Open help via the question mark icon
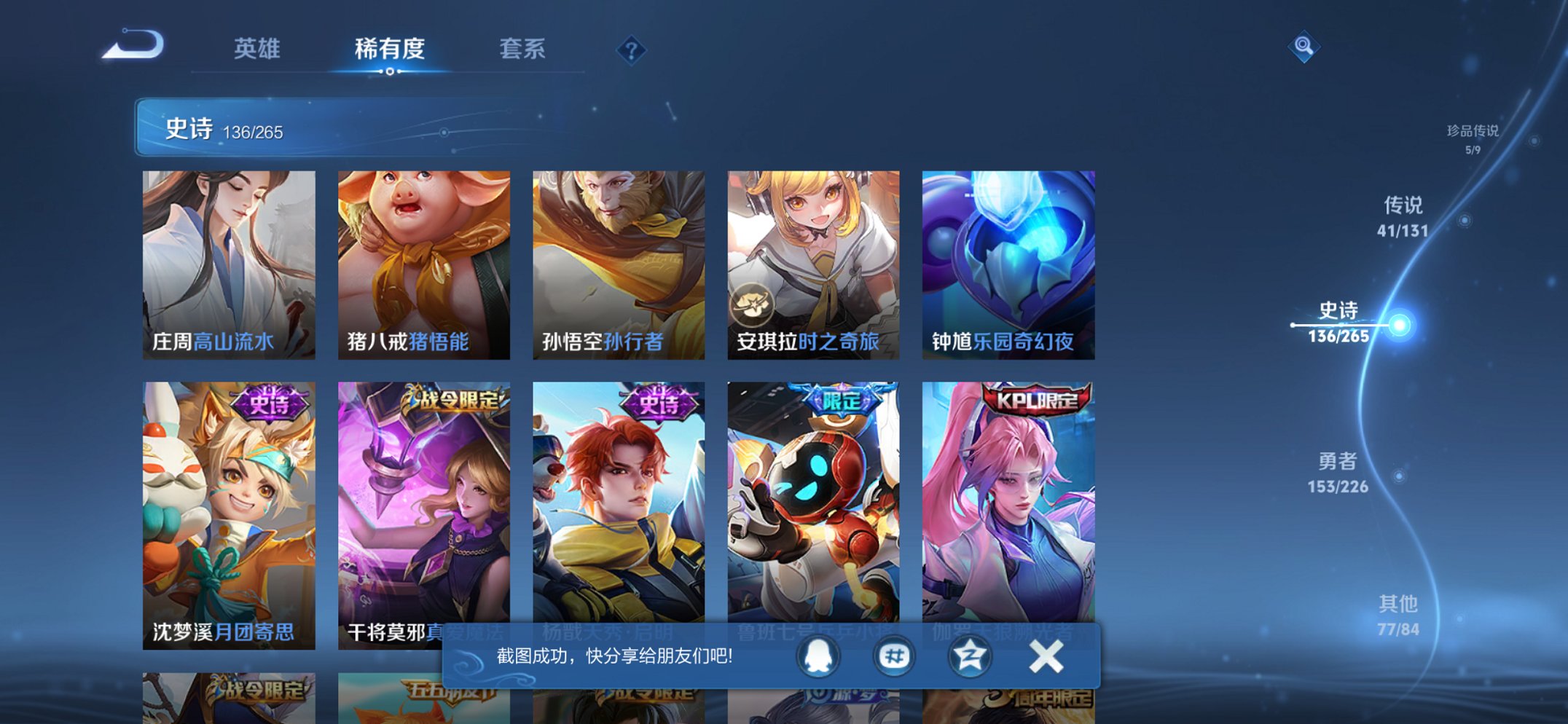This screenshot has height=724, width=1568. click(631, 50)
